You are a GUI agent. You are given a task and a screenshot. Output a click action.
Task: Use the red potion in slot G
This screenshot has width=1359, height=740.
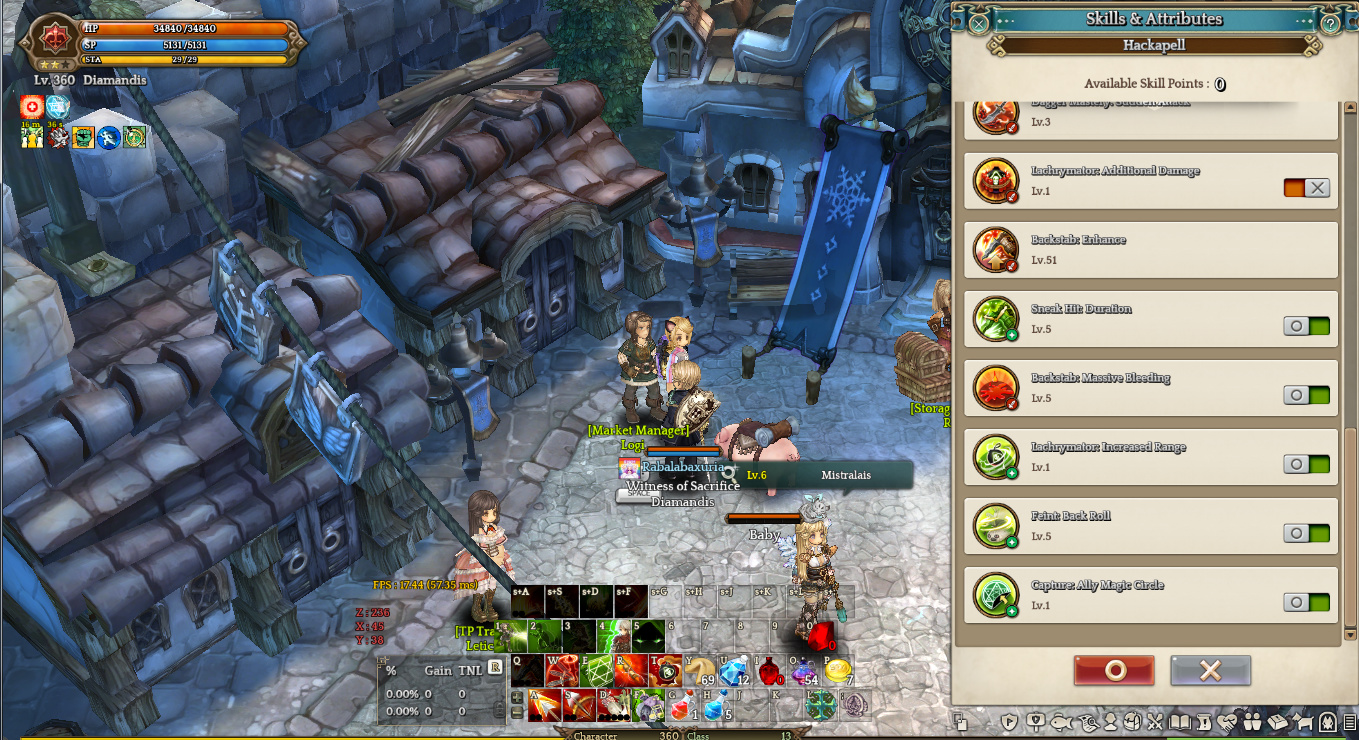click(681, 706)
